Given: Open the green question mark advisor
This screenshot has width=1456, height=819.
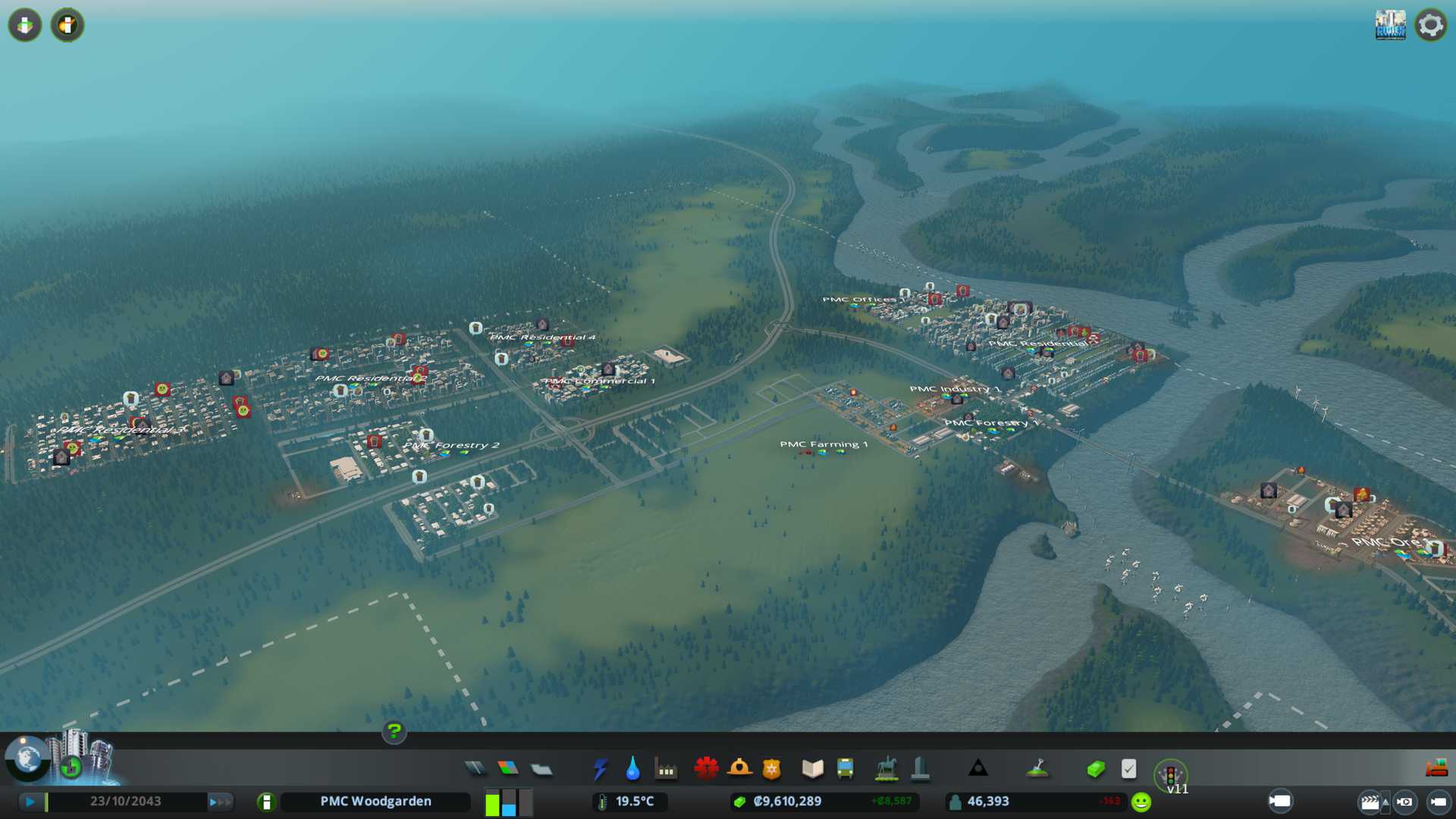Looking at the screenshot, I should tap(394, 731).
